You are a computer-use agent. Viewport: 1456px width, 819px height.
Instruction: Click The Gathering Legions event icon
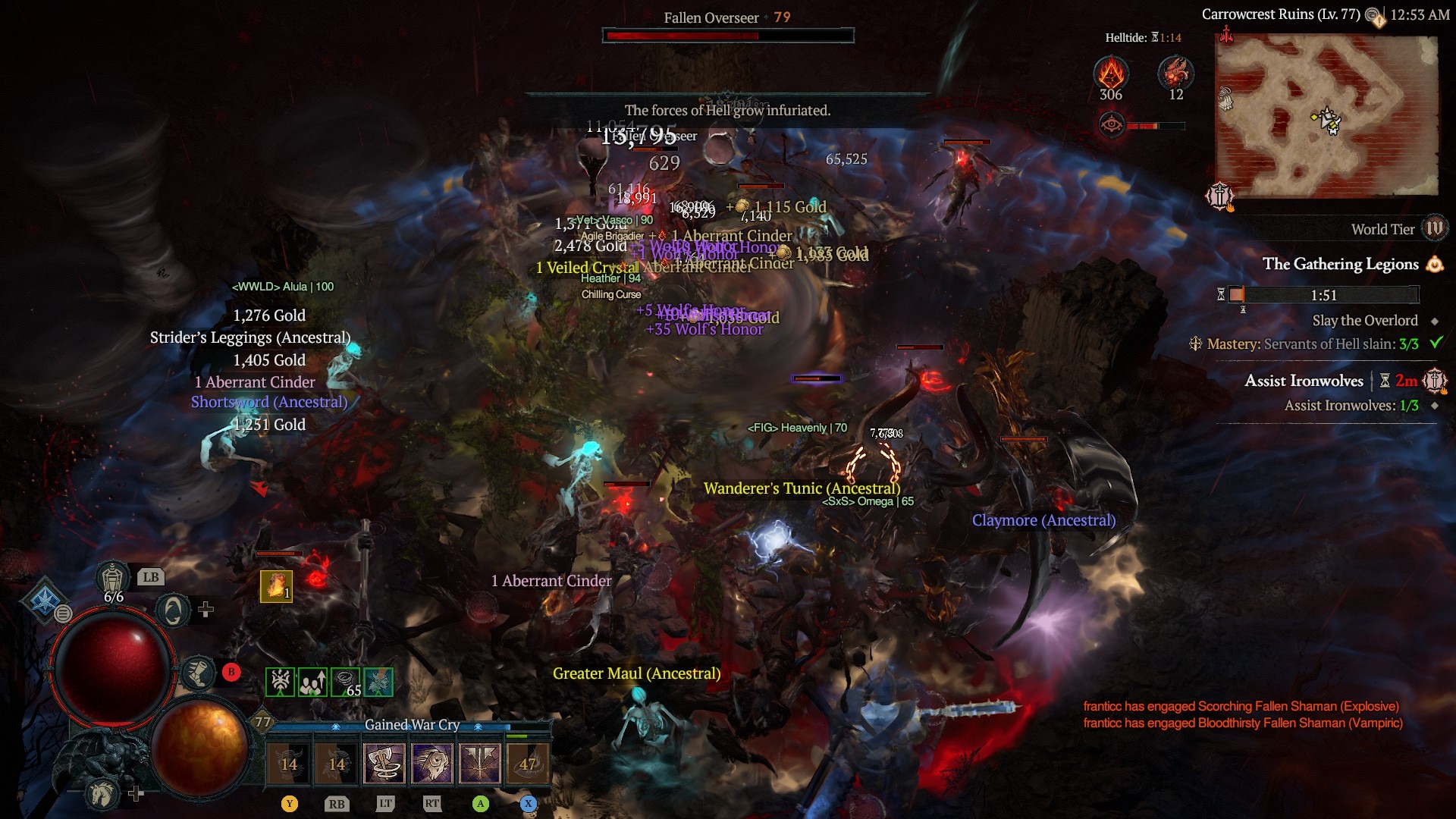tap(1435, 265)
